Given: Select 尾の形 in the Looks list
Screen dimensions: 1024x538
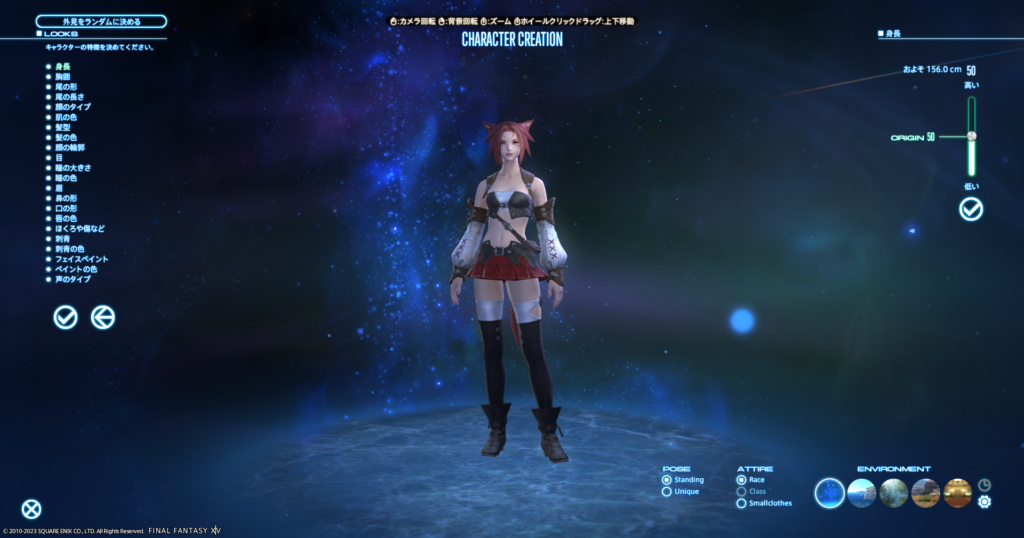Looking at the screenshot, I should click(x=67, y=86).
